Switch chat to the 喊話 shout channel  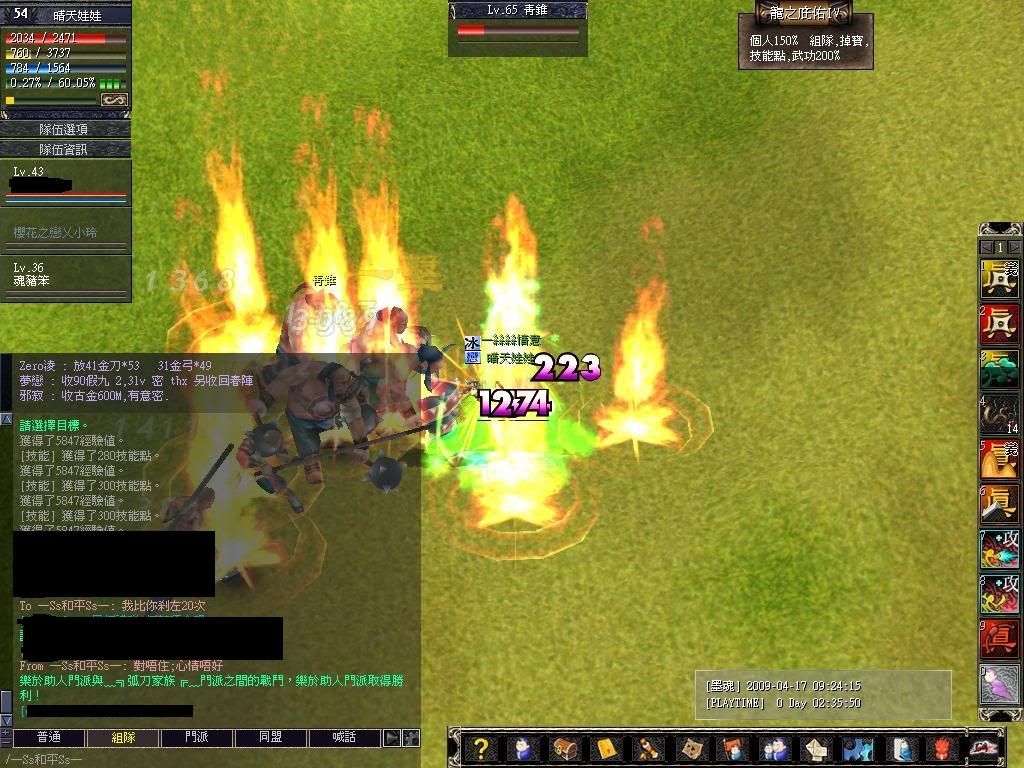pyautogui.click(x=345, y=737)
